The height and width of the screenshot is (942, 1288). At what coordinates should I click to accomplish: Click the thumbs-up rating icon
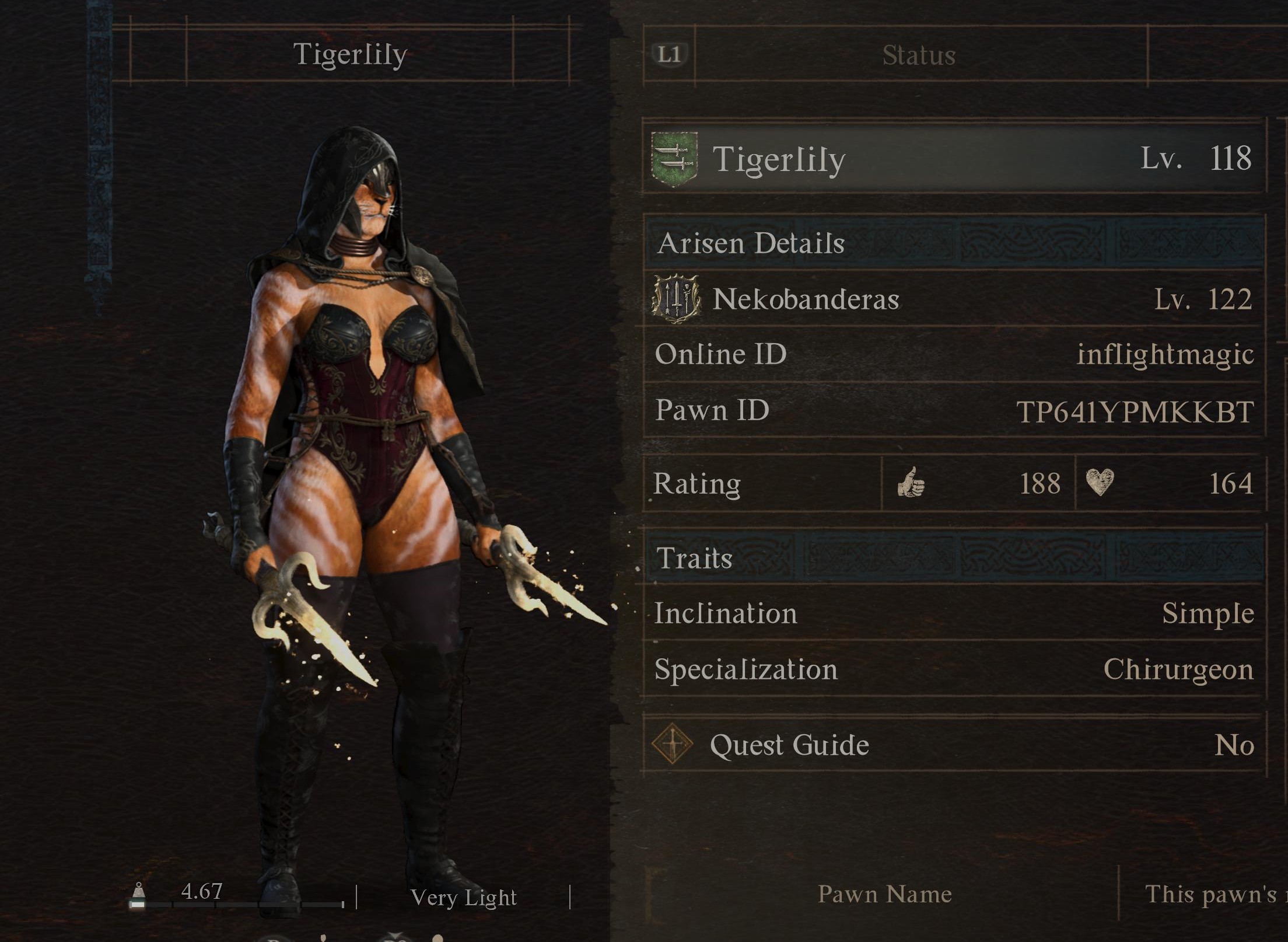coord(911,483)
